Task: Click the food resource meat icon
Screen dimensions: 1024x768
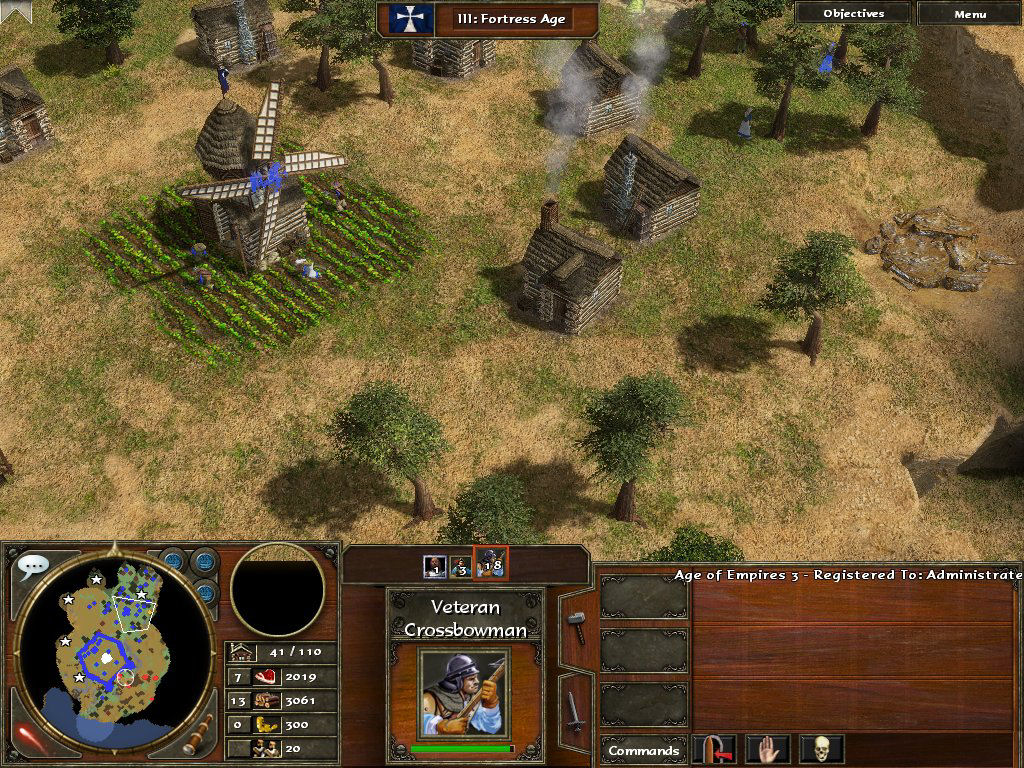Action: coord(267,677)
